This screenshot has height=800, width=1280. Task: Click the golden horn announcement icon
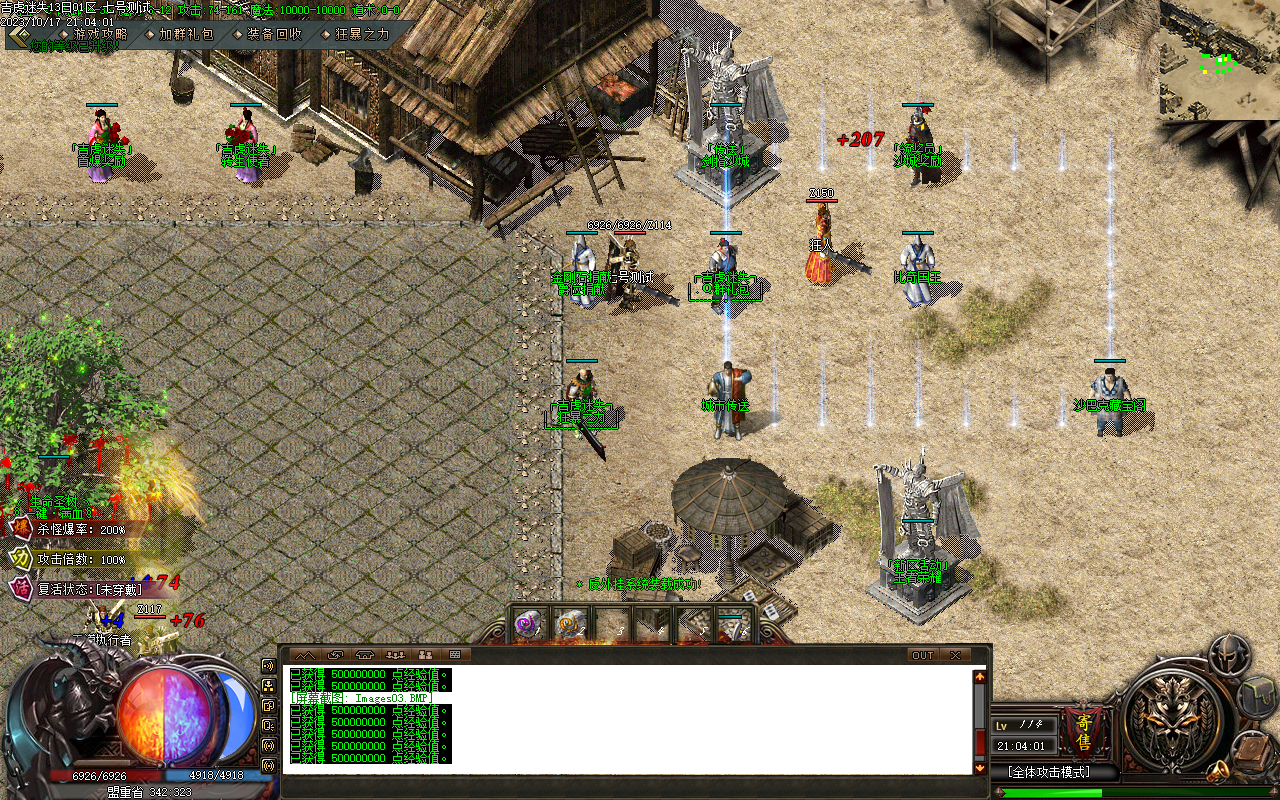click(1218, 769)
